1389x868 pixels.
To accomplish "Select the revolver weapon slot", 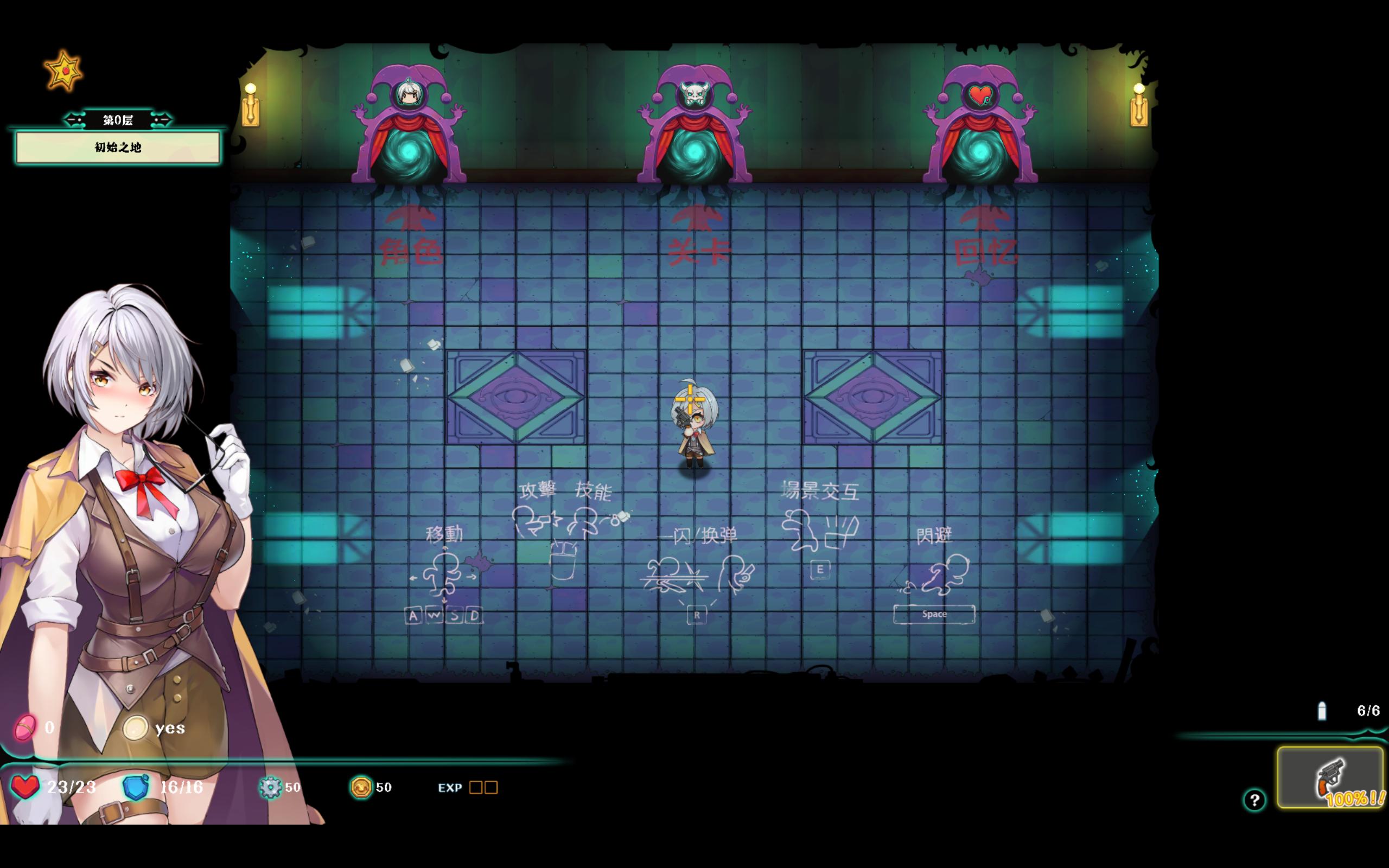I will pos(1330,777).
